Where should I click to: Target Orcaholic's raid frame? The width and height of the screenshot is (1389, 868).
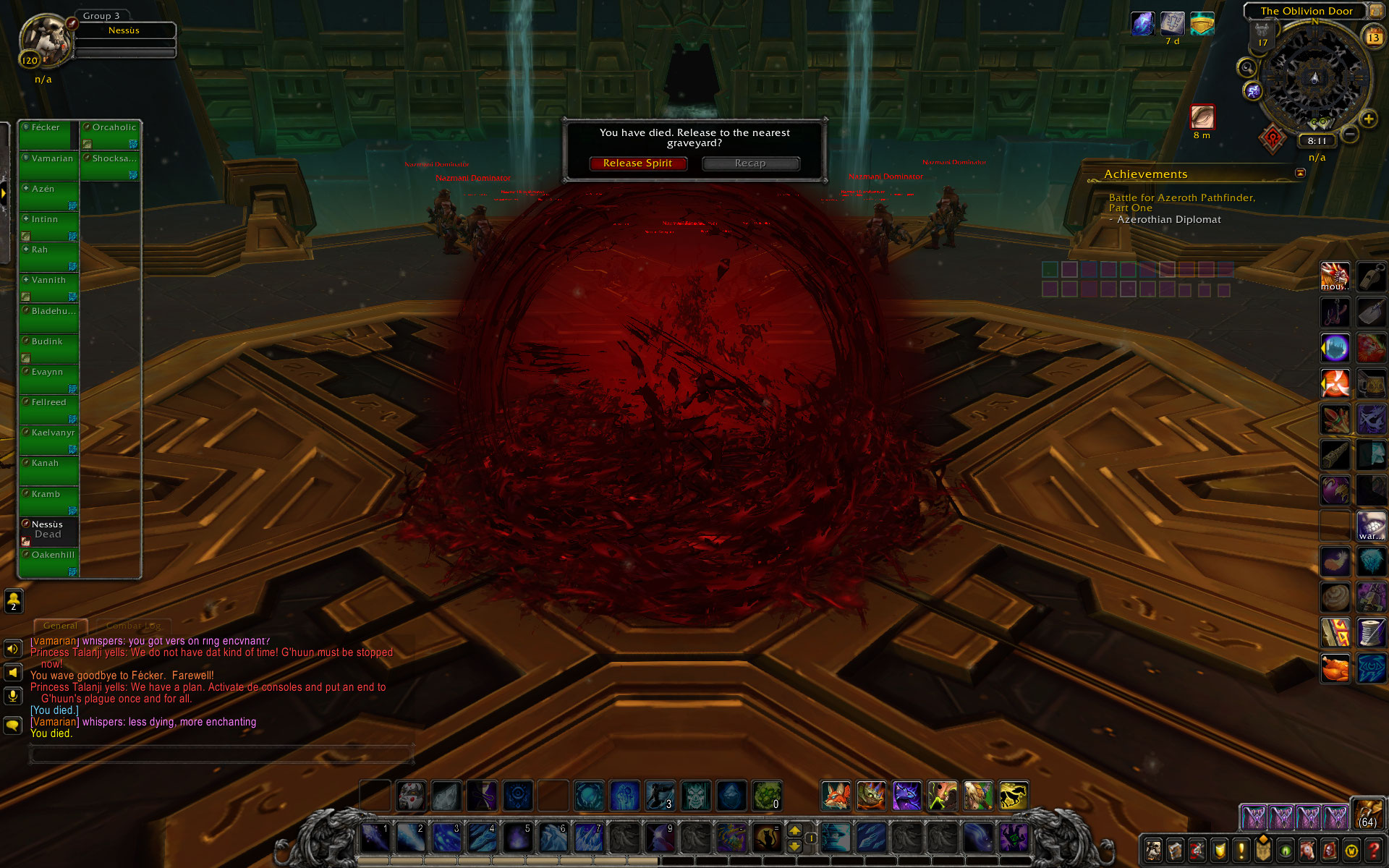pyautogui.click(x=110, y=135)
